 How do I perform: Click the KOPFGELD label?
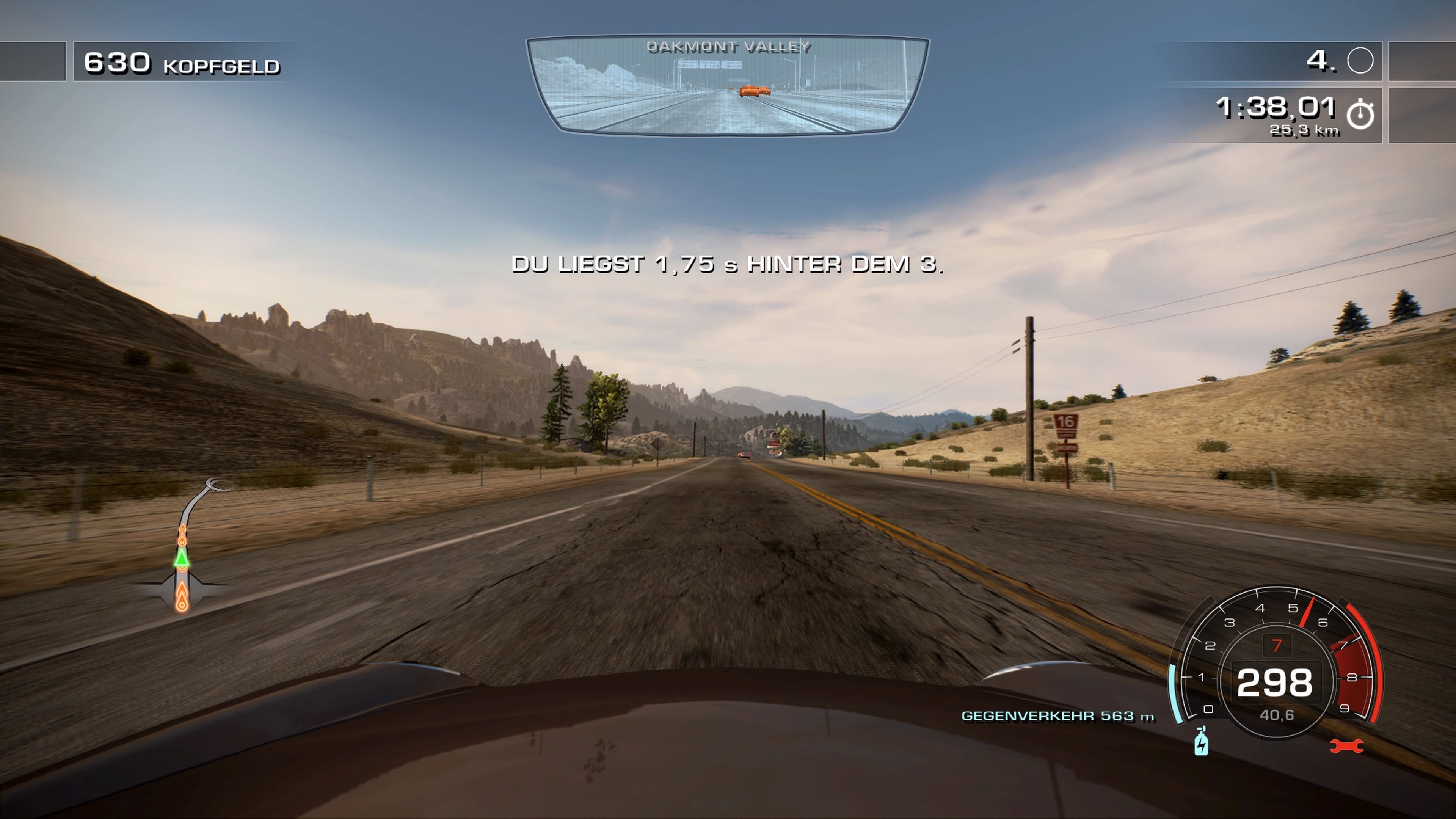(222, 66)
